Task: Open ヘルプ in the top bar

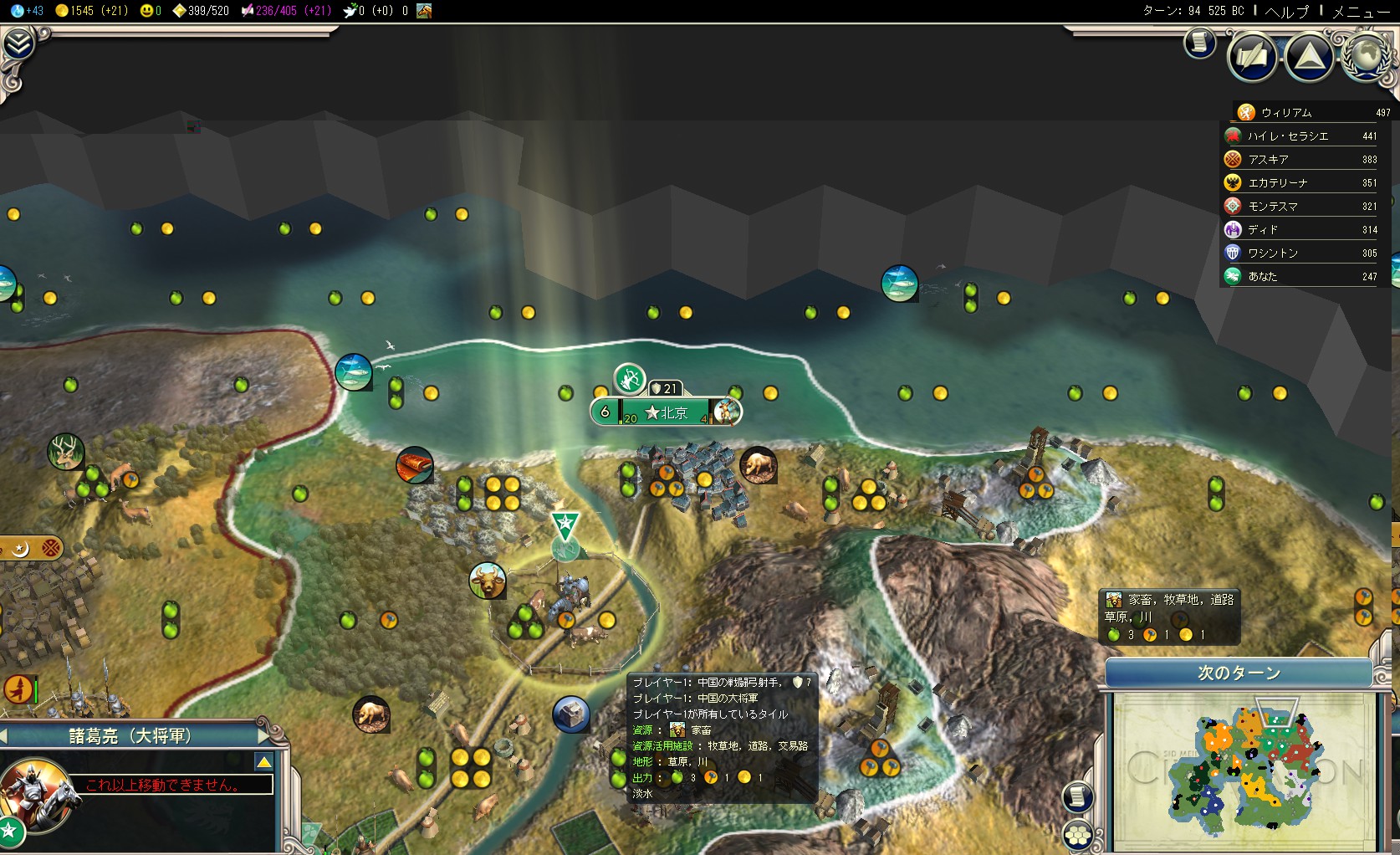Action: point(1286,11)
